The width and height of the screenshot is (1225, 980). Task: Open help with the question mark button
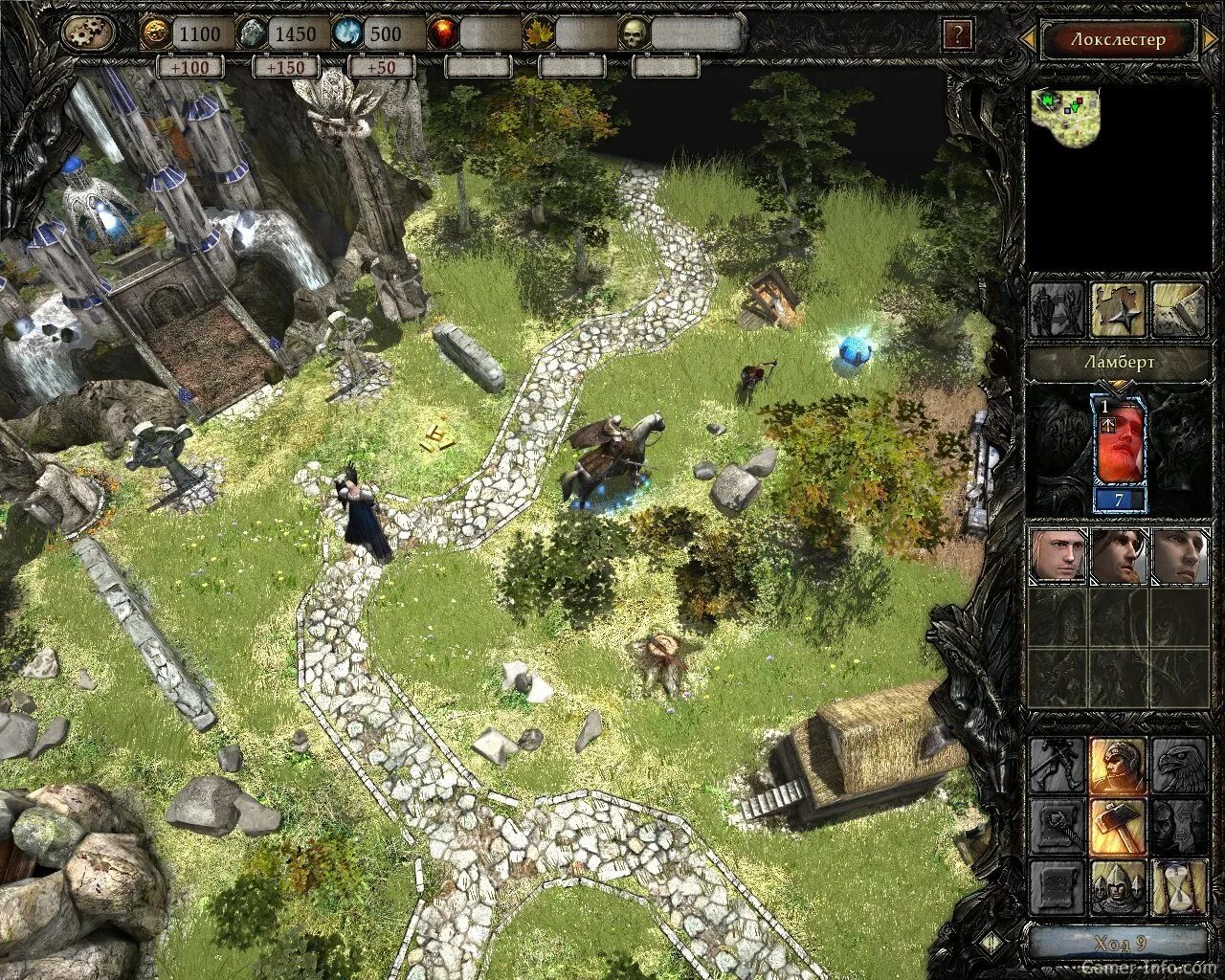tap(956, 34)
